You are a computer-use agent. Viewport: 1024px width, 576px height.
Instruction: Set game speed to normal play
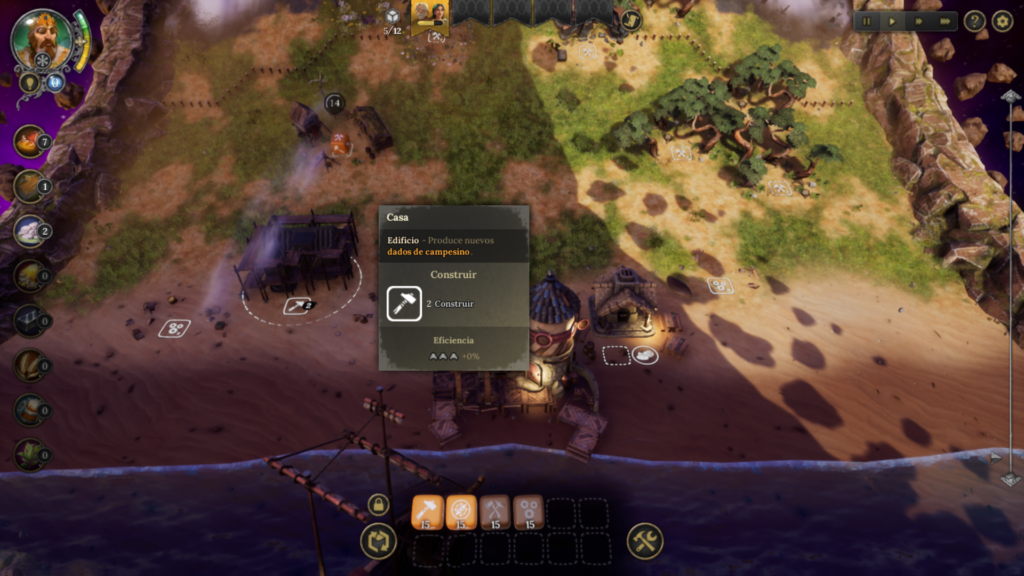tap(893, 21)
